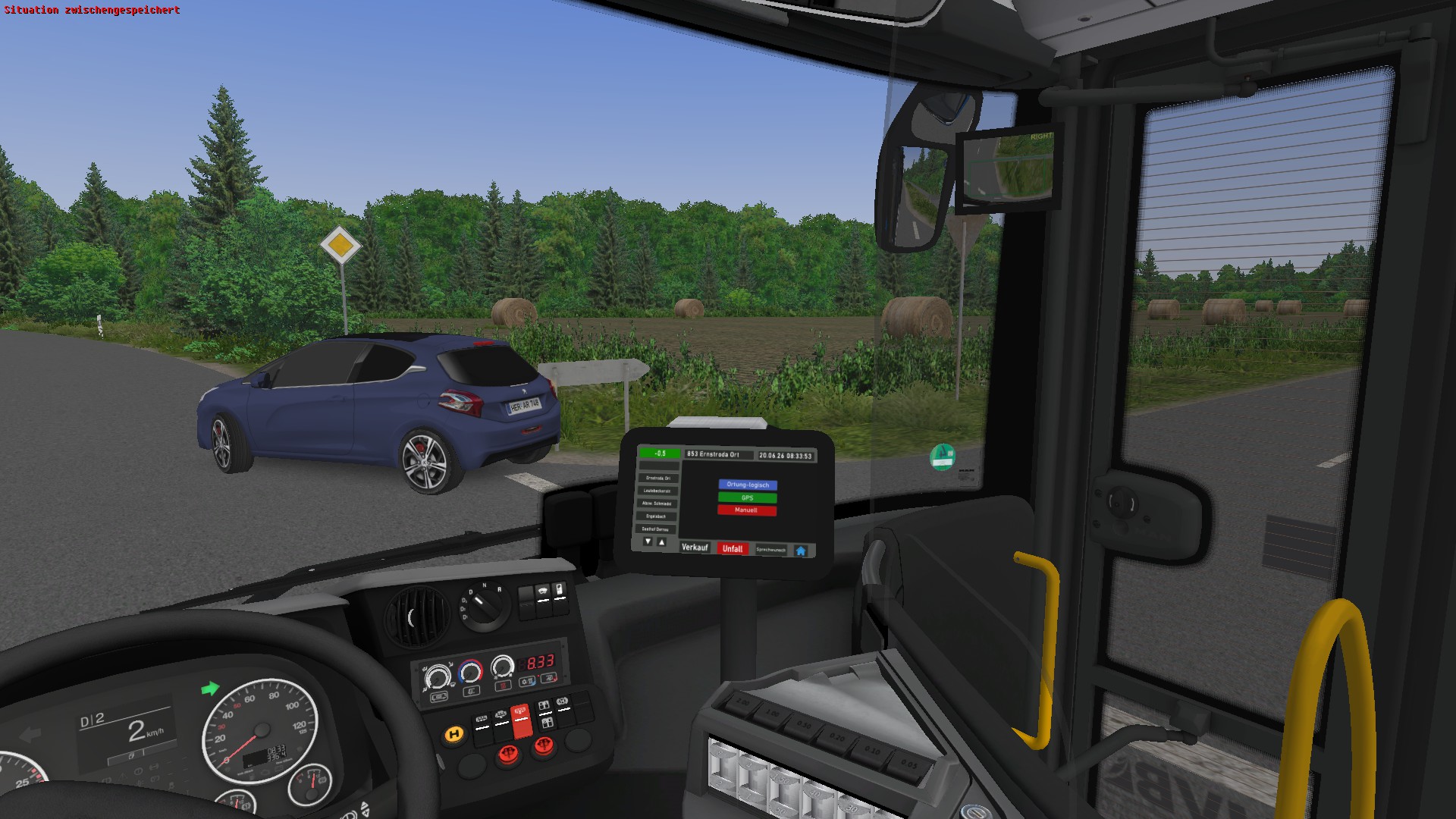Report an accident with the Unfall button
This screenshot has height=819, width=1456.
(x=733, y=549)
